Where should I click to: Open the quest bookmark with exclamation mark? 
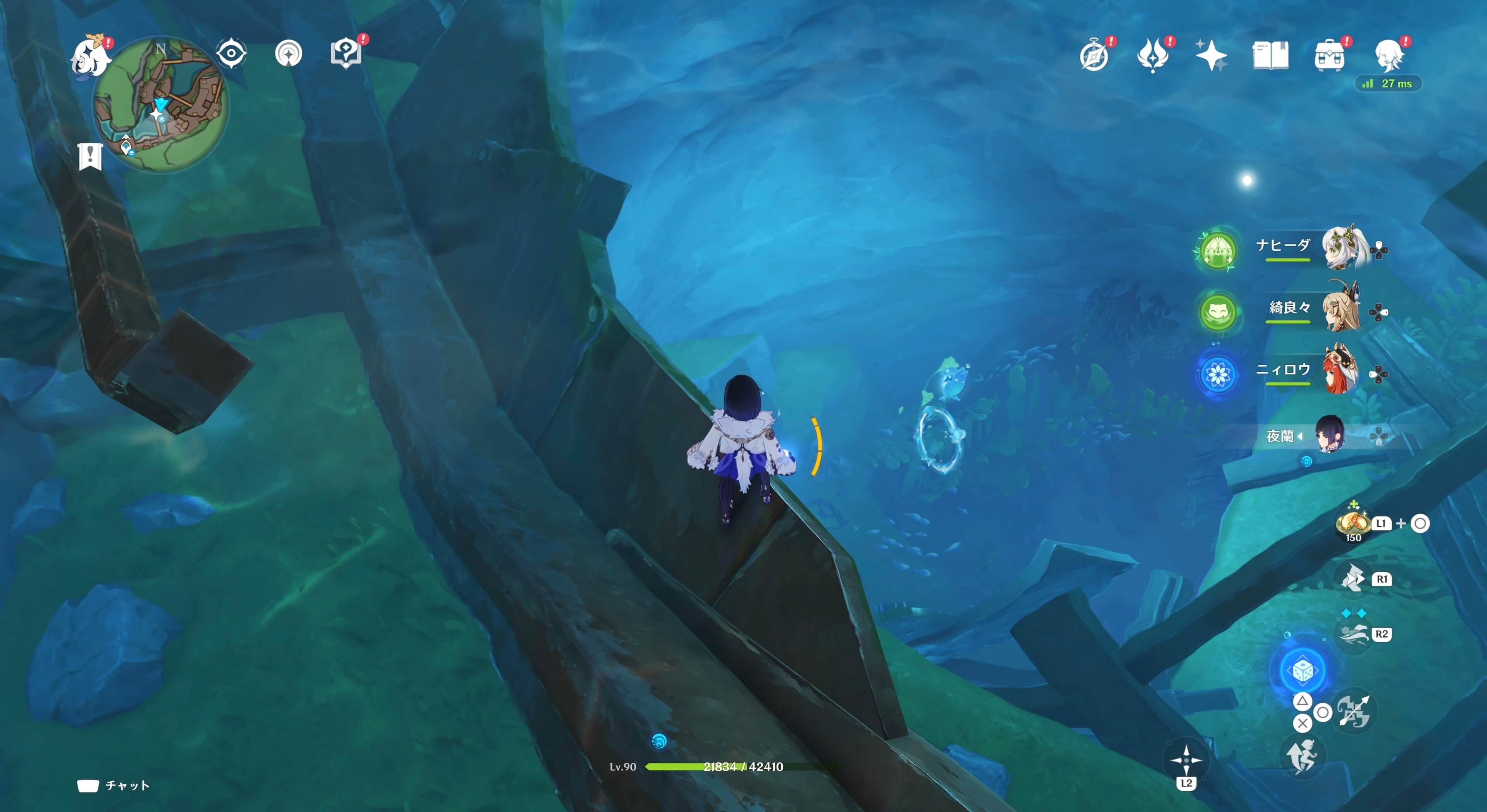point(90,156)
